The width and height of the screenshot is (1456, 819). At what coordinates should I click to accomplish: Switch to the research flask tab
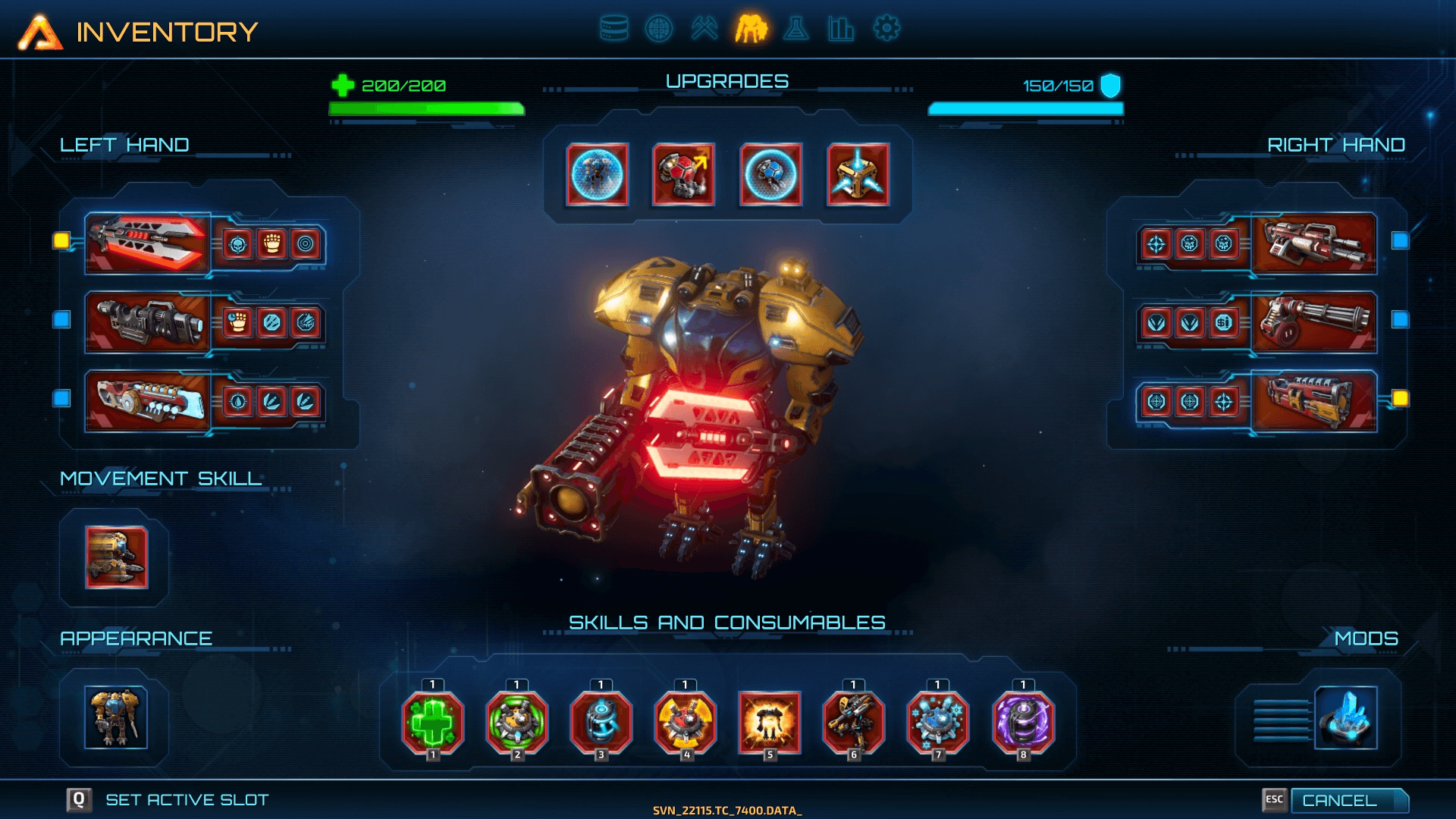796,29
